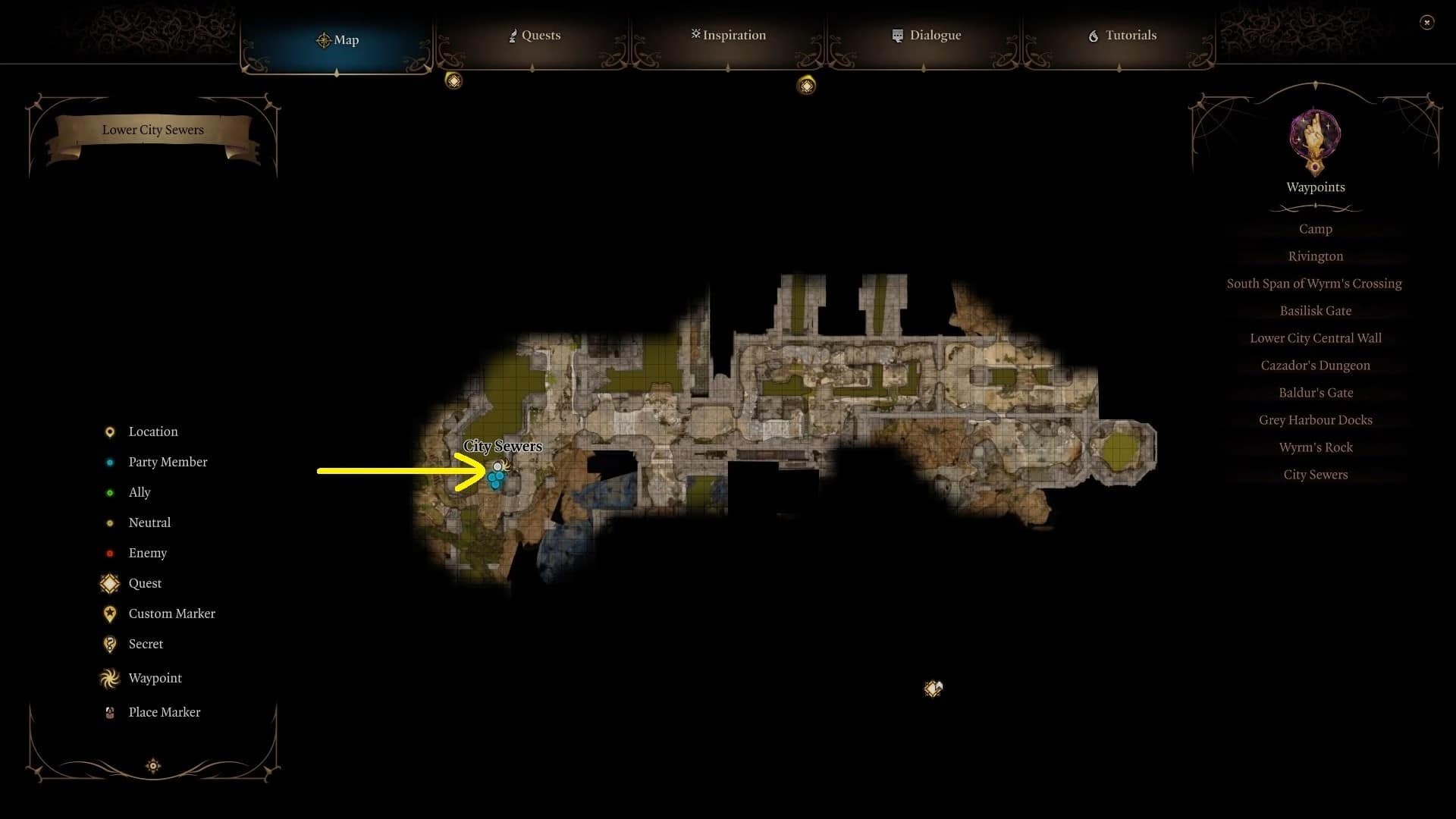
Task: Select Grey Harbour Docks waypoint
Action: tap(1315, 420)
